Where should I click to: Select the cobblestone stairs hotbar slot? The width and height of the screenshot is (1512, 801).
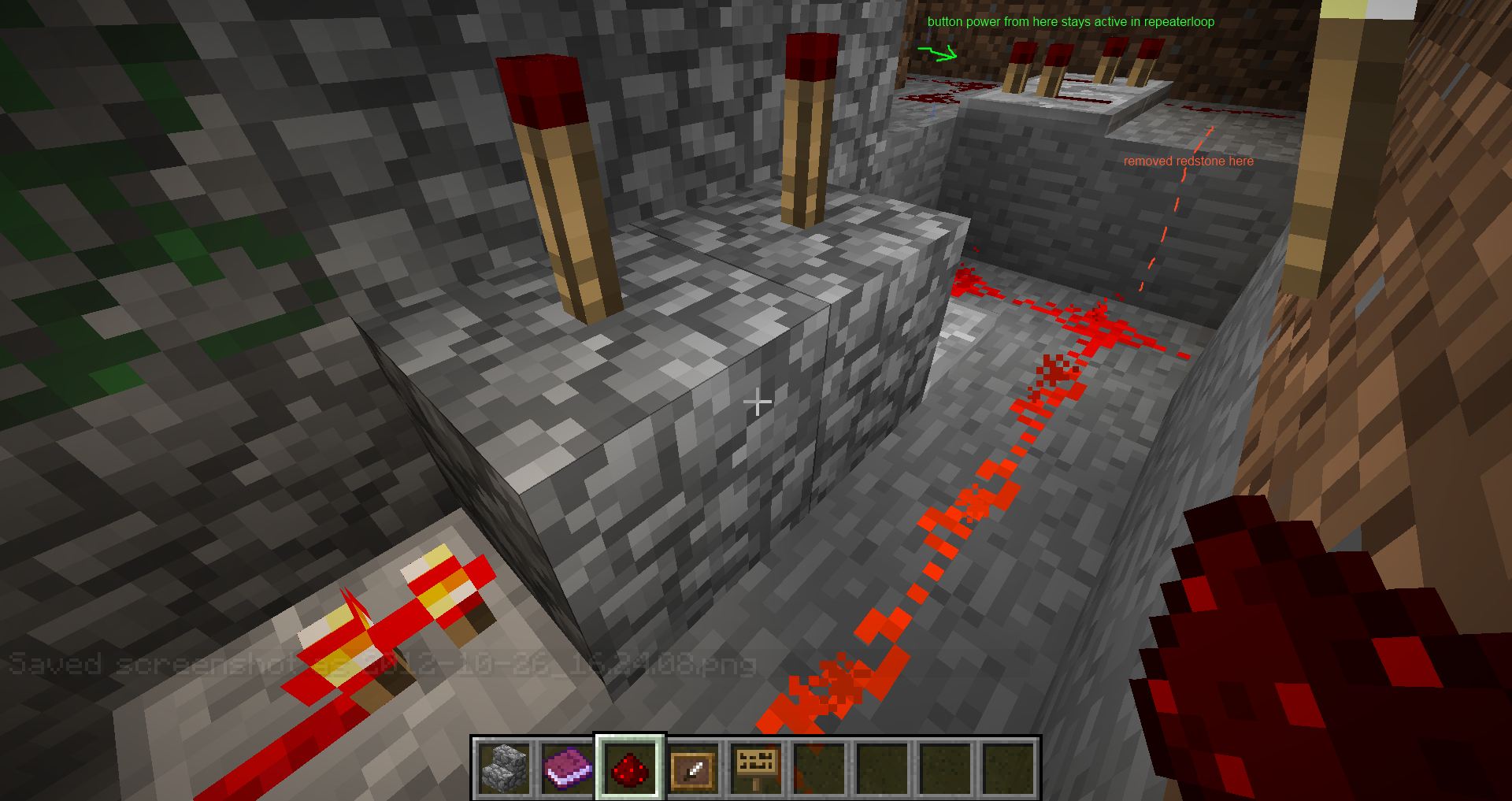pos(504,768)
